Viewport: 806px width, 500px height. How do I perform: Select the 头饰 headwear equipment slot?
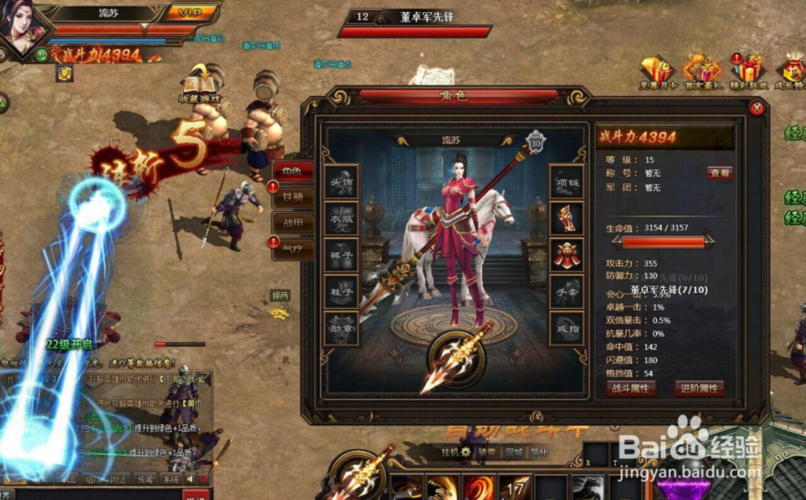(342, 182)
